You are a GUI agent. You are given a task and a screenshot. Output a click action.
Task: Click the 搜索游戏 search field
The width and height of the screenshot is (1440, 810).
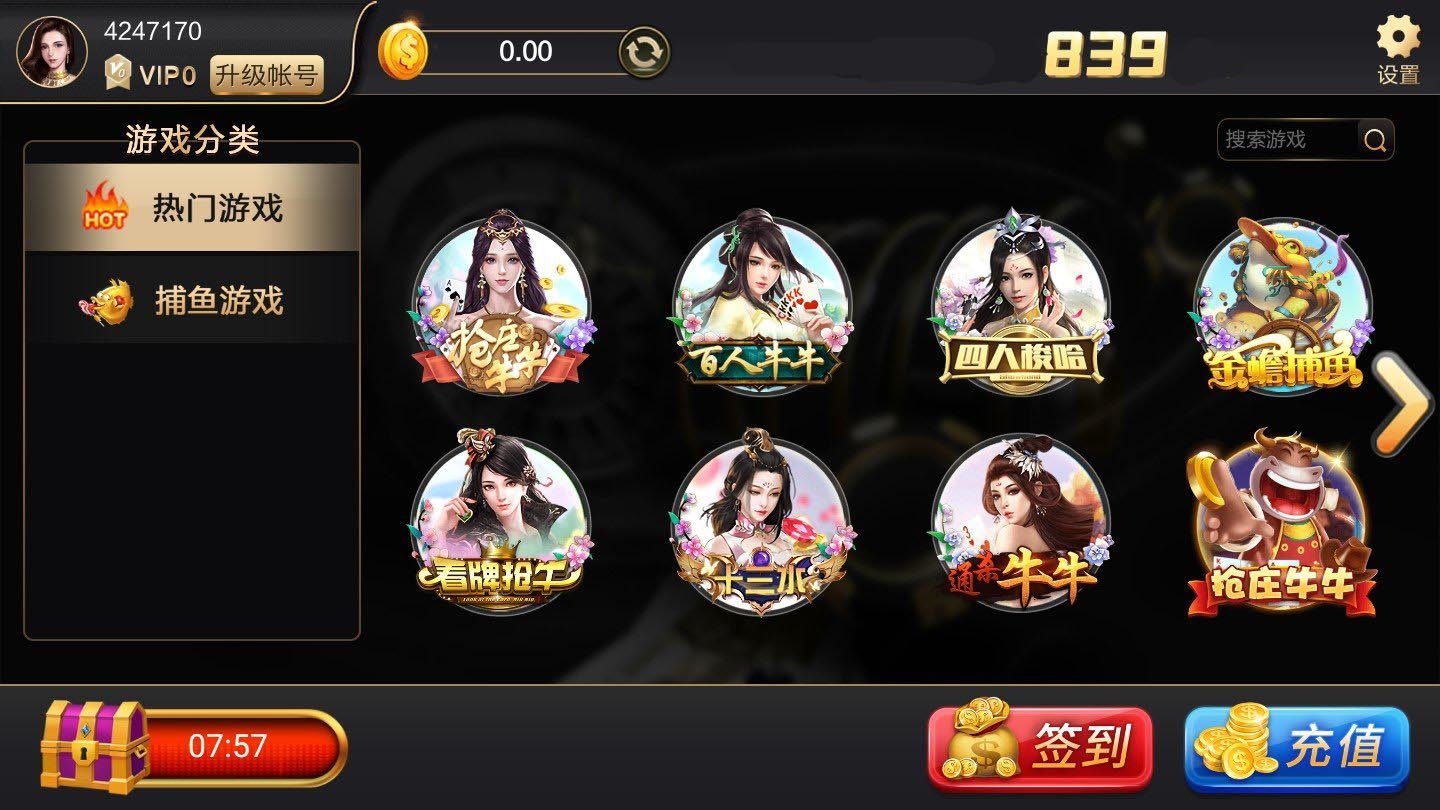pos(1286,140)
